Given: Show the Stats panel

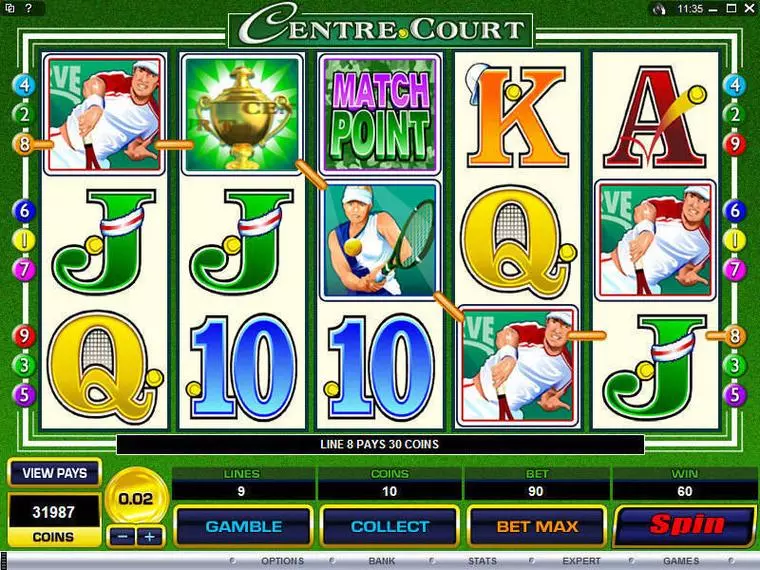Looking at the screenshot, I should click(482, 562).
